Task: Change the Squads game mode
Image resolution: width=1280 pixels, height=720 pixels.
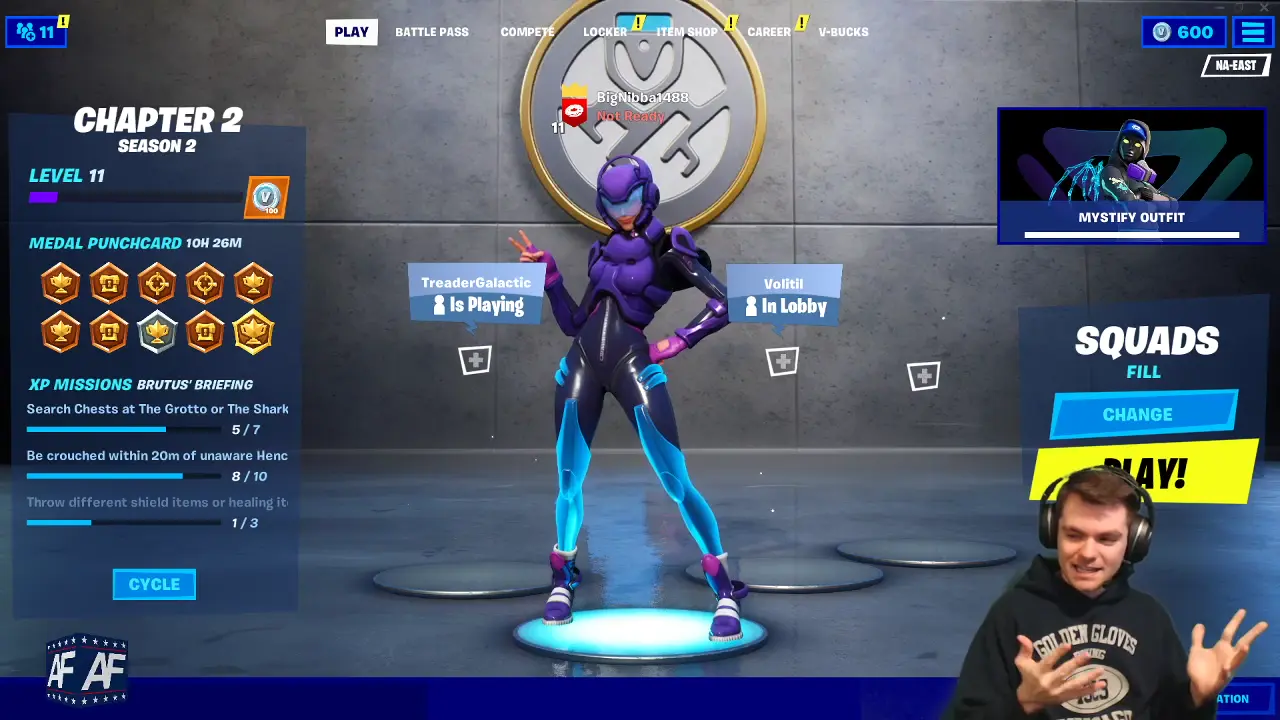Action: [x=1143, y=414]
